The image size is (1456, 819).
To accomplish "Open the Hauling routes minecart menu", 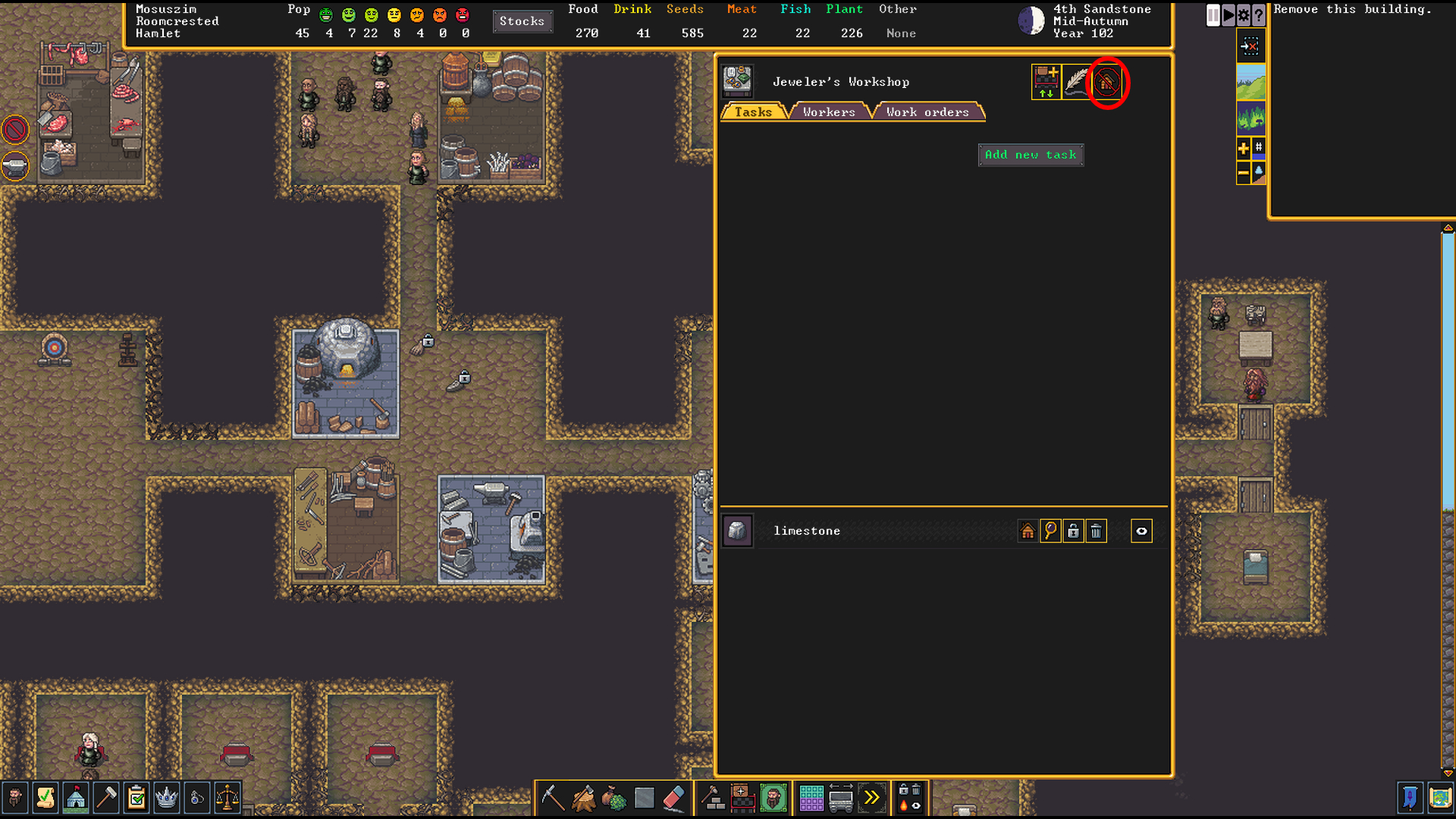I will [x=842, y=798].
